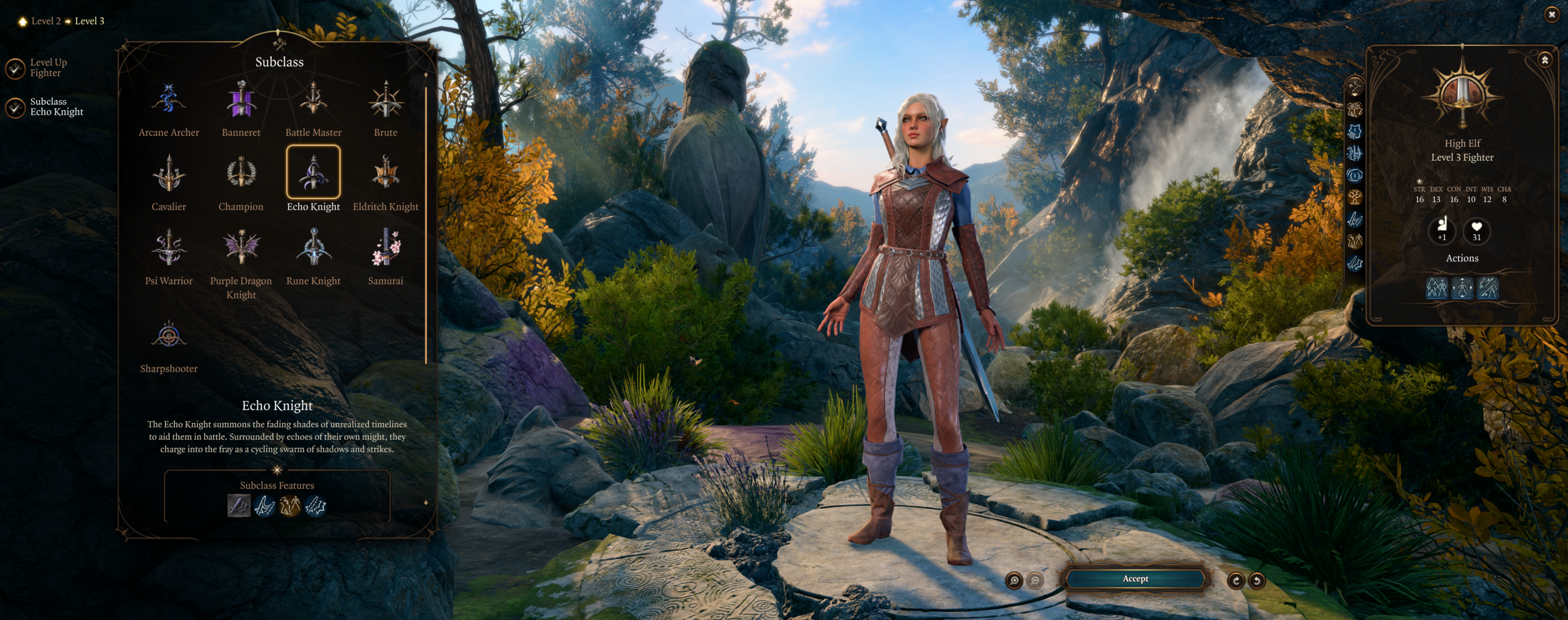The width and height of the screenshot is (1568, 620).
Task: Pick the Champion subclass
Action: click(241, 174)
